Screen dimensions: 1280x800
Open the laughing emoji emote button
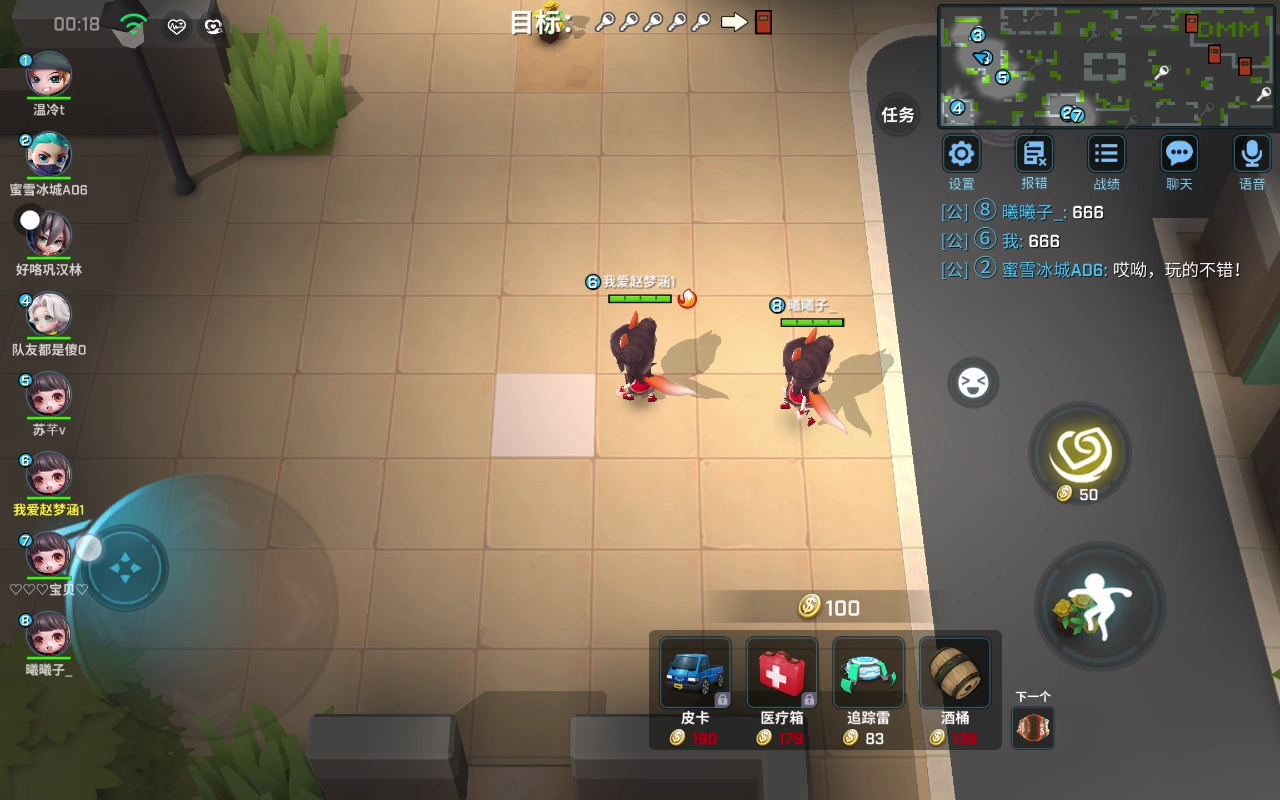(x=973, y=383)
